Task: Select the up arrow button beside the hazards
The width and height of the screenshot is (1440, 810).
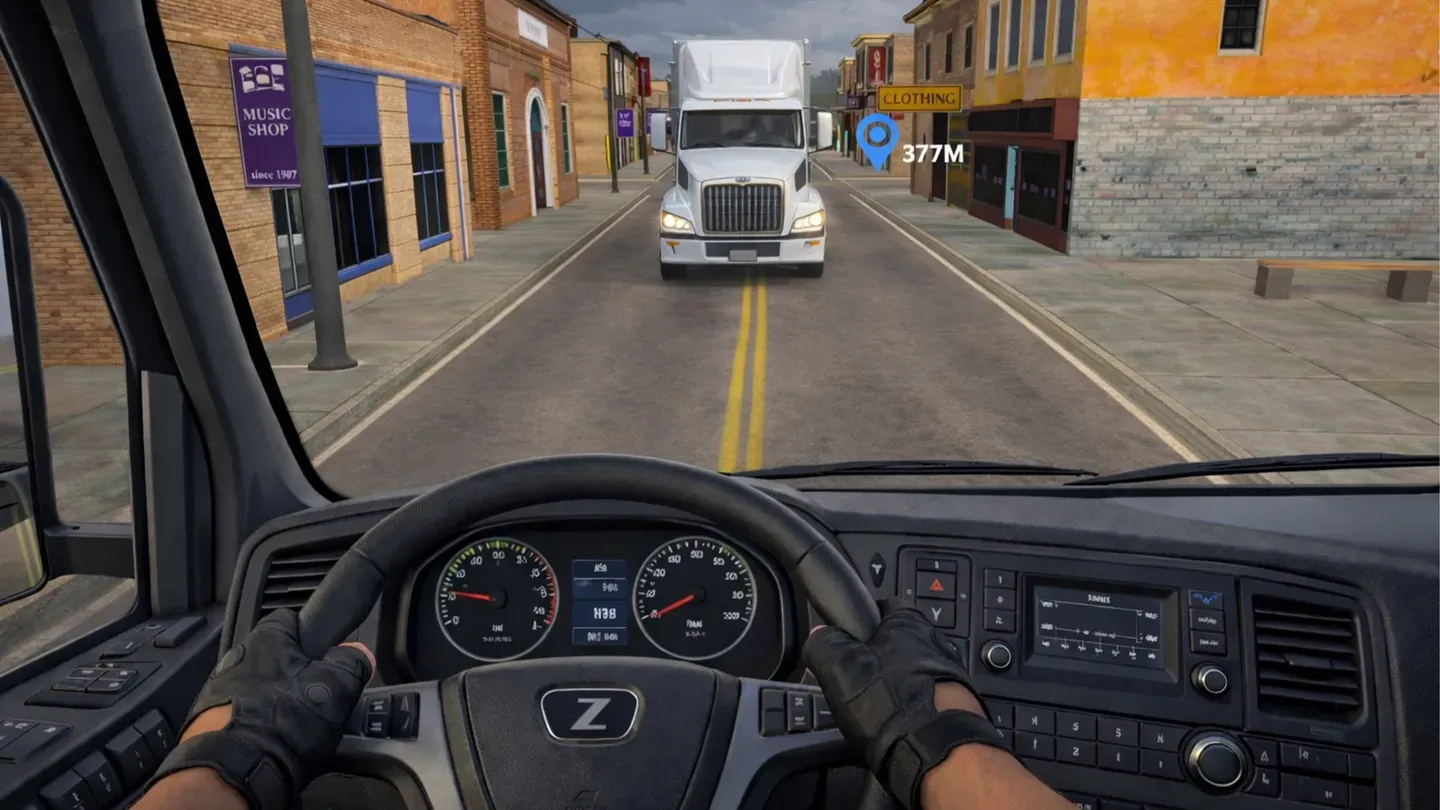Action: pyautogui.click(x=937, y=563)
